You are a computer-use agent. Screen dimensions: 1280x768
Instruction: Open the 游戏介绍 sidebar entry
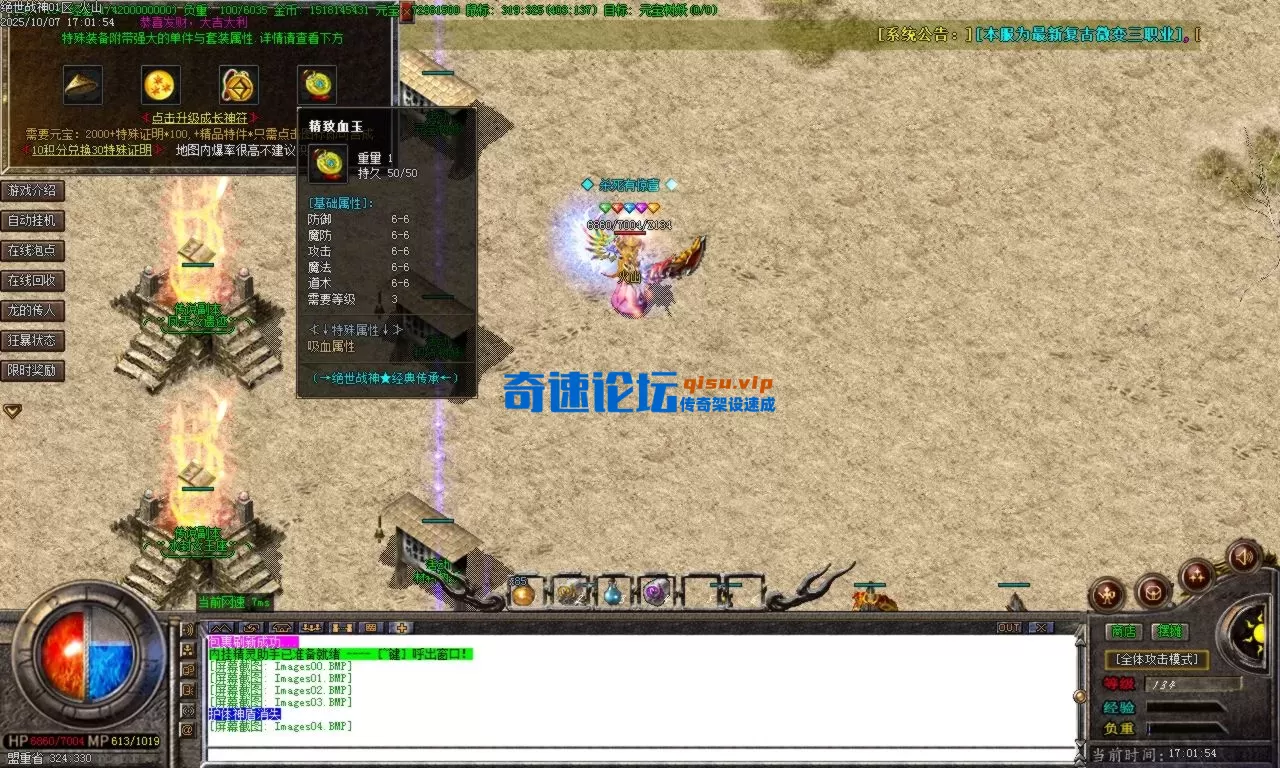click(x=33, y=190)
